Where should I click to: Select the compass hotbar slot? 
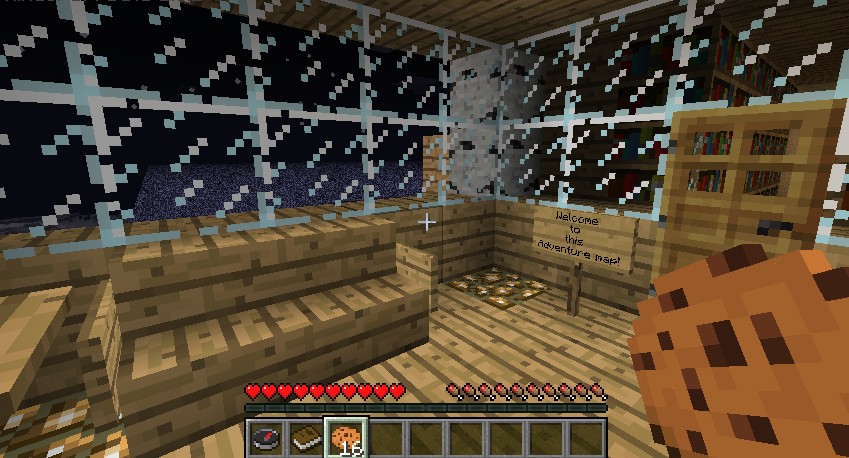(266, 438)
